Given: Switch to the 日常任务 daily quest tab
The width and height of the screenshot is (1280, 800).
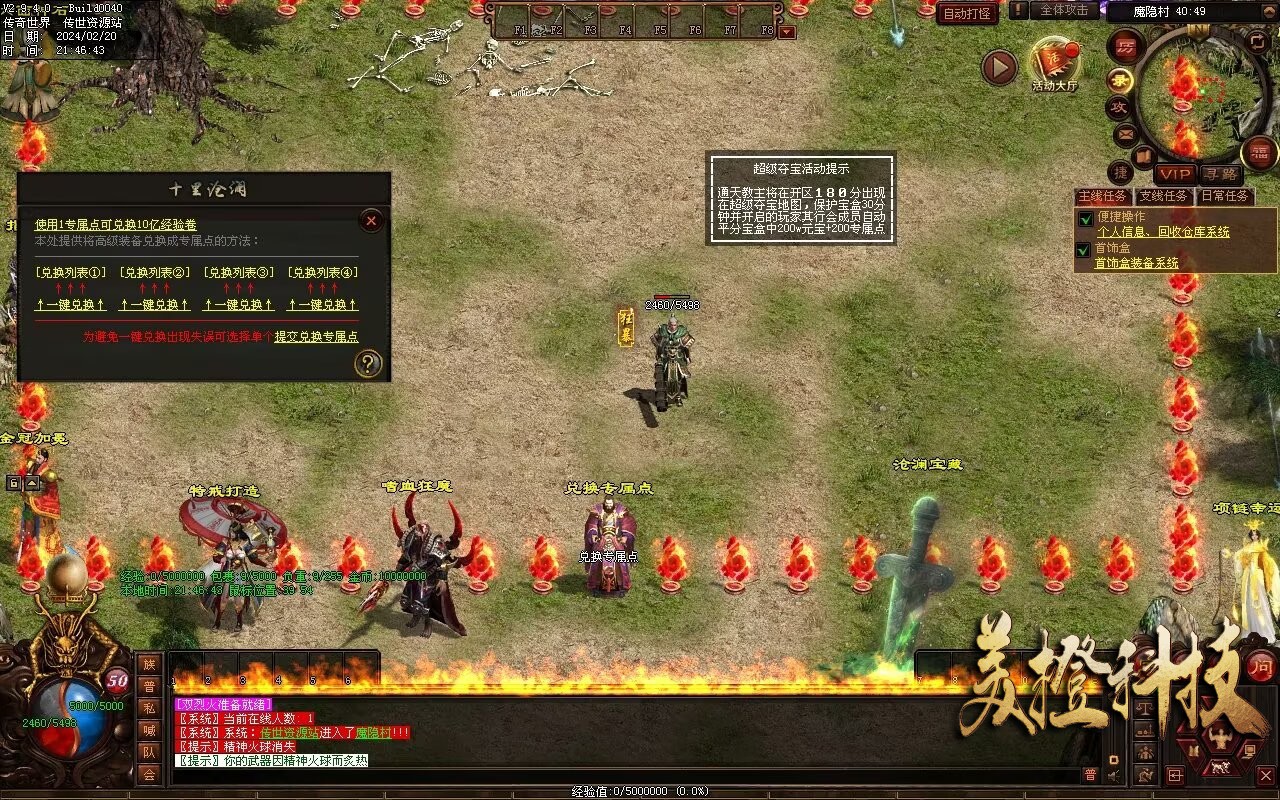Looking at the screenshot, I should coord(1224,196).
